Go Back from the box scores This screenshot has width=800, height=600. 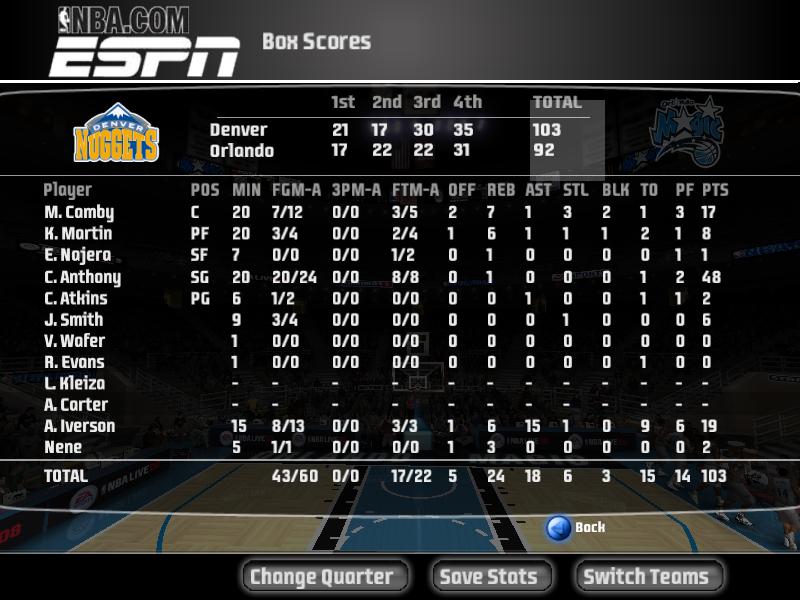pyautogui.click(x=577, y=527)
